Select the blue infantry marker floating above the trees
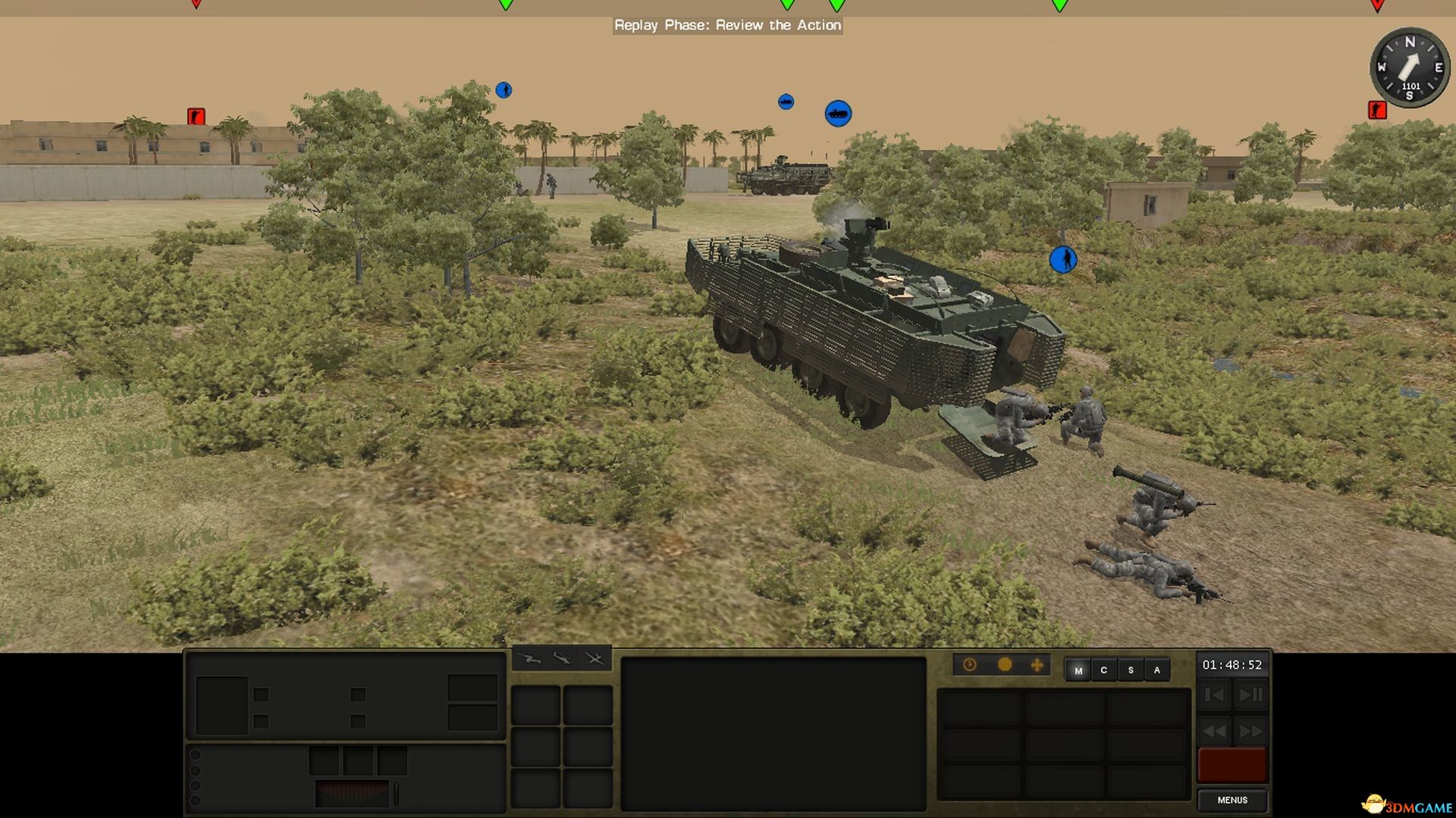 click(x=502, y=89)
